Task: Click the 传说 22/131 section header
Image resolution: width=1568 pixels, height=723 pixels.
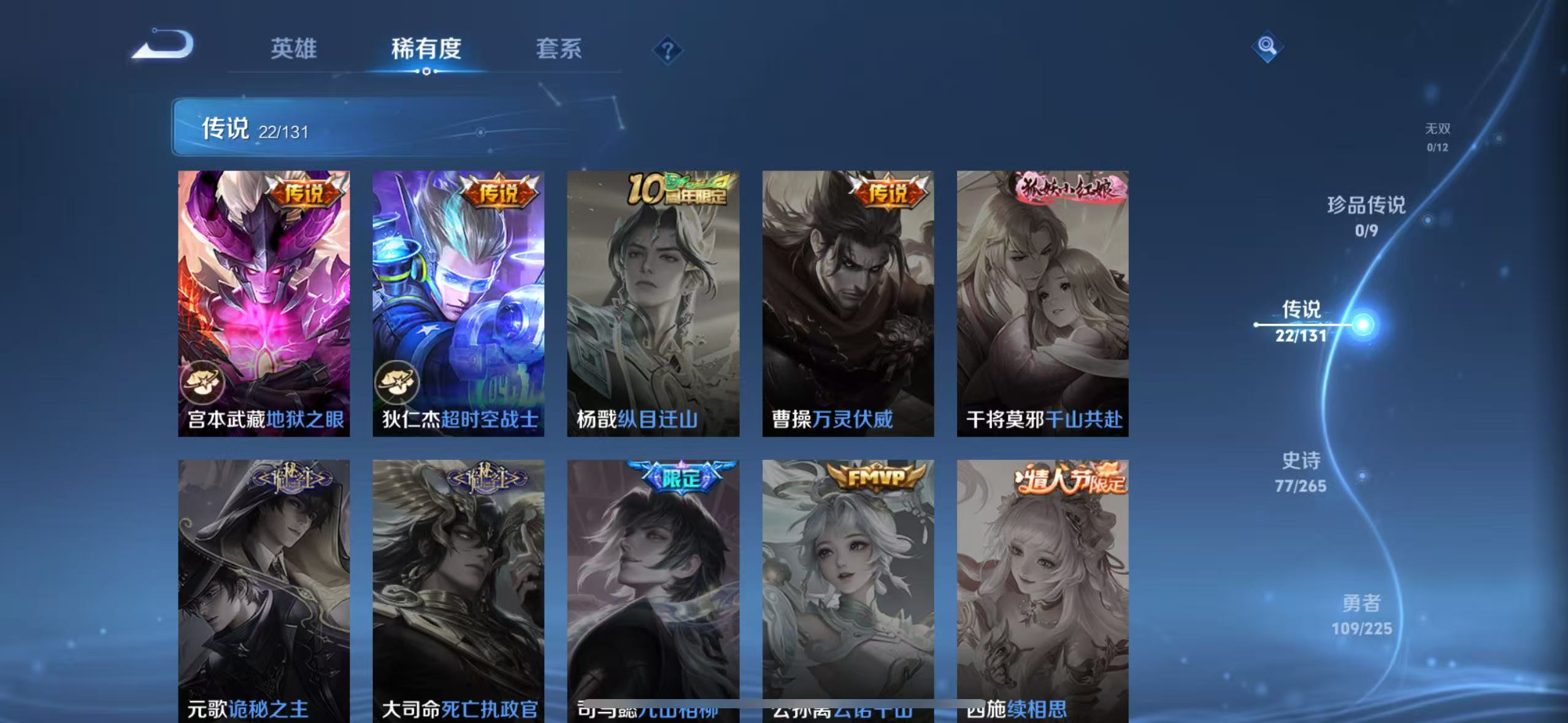Action: (x=256, y=129)
